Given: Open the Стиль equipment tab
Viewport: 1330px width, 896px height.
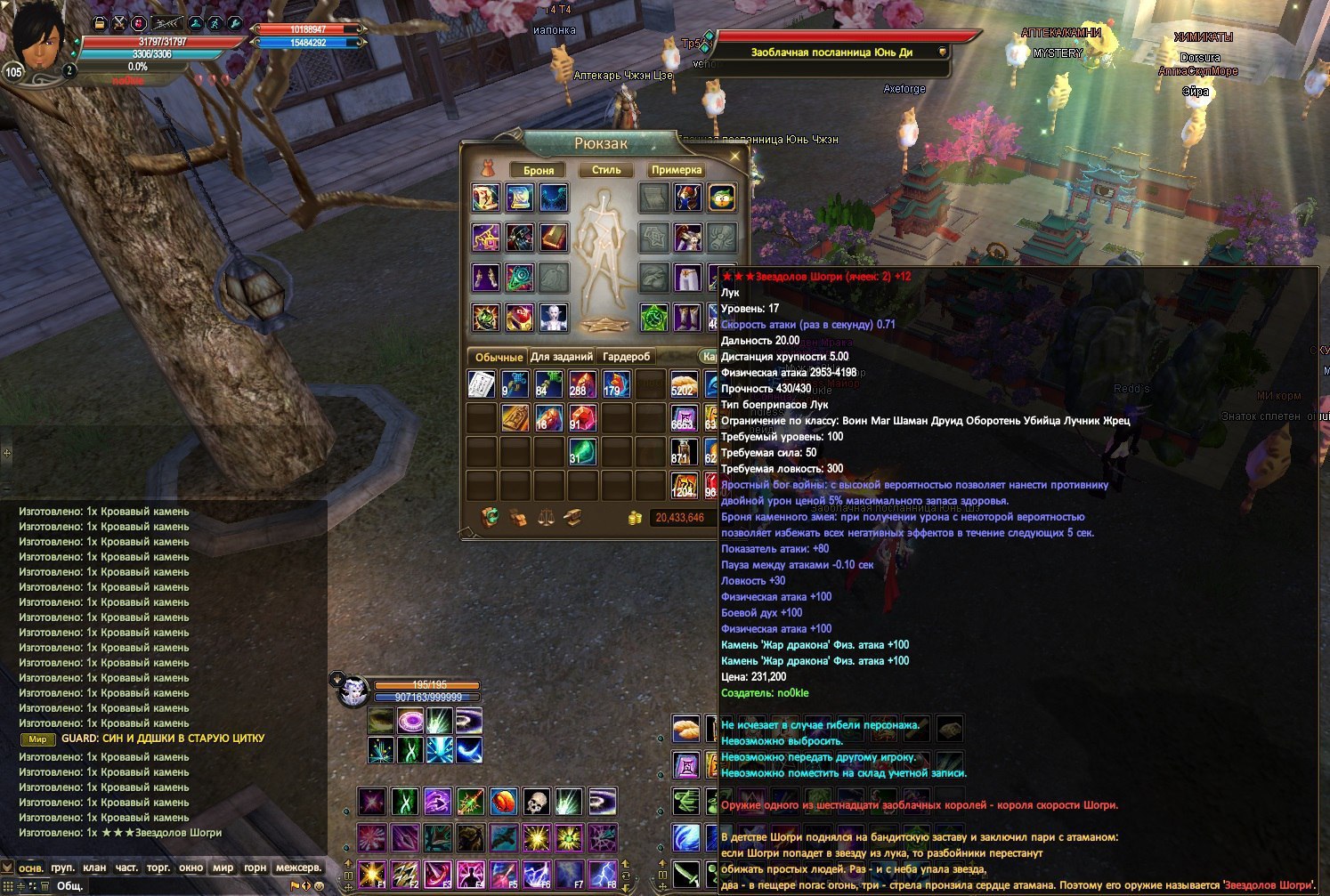Looking at the screenshot, I should click(606, 170).
